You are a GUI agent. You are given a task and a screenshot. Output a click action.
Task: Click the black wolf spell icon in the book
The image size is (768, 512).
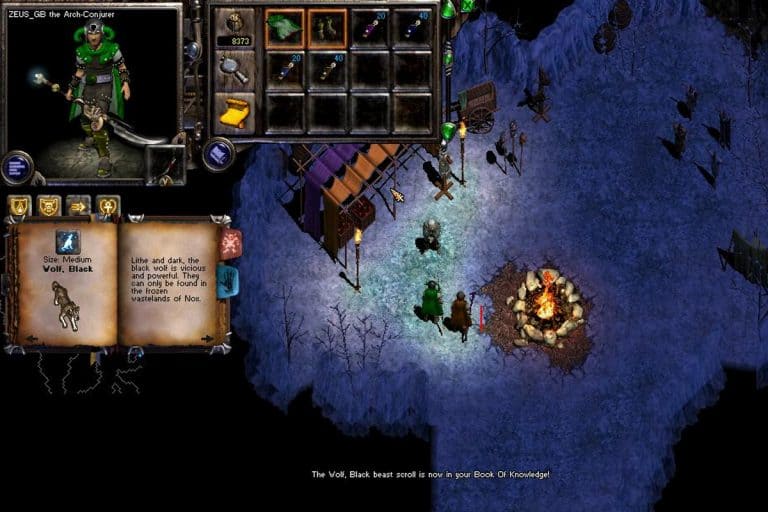click(67, 241)
